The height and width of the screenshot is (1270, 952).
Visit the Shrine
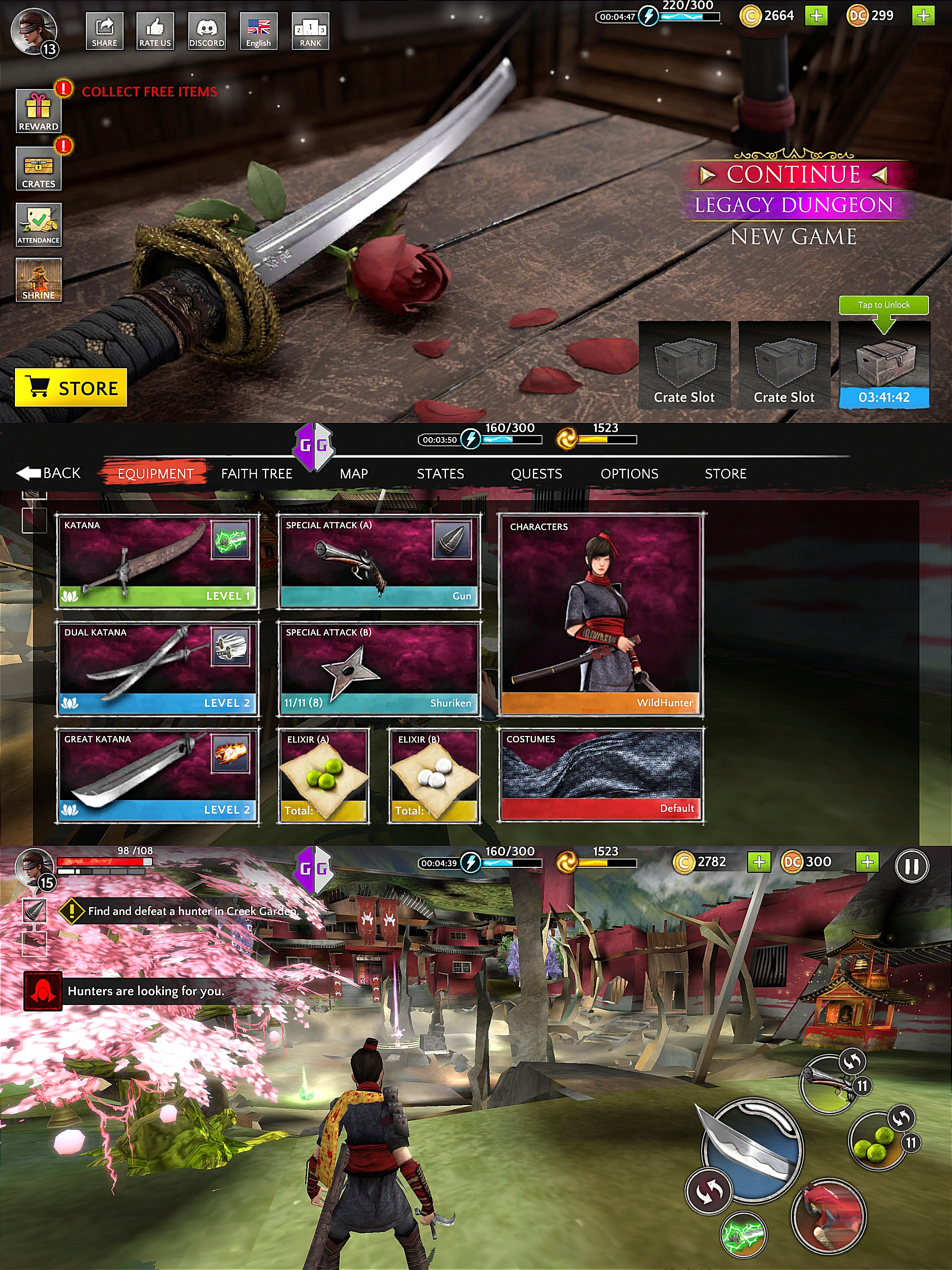tap(38, 280)
